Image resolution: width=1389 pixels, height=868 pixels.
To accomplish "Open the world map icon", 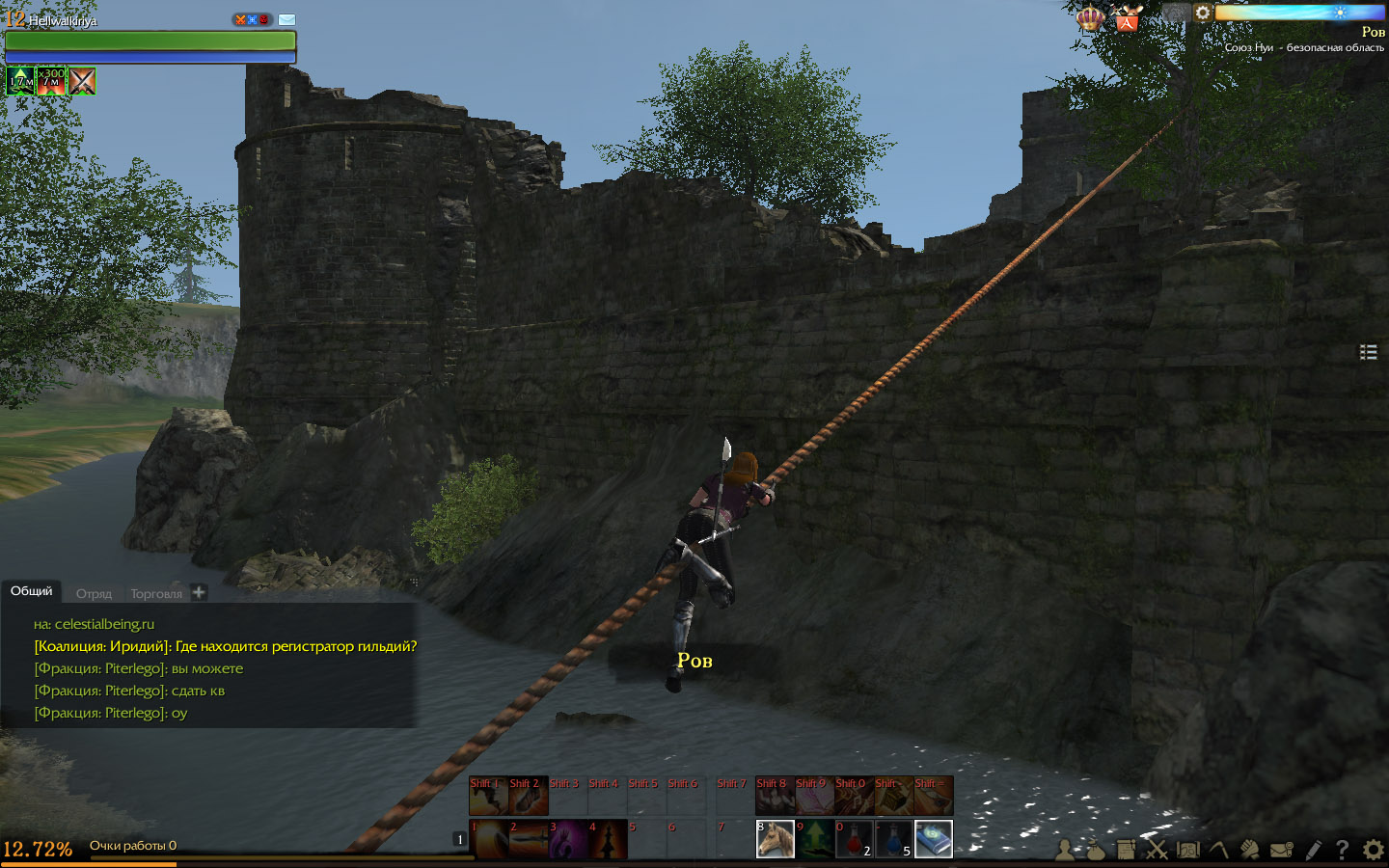I will [1187, 850].
